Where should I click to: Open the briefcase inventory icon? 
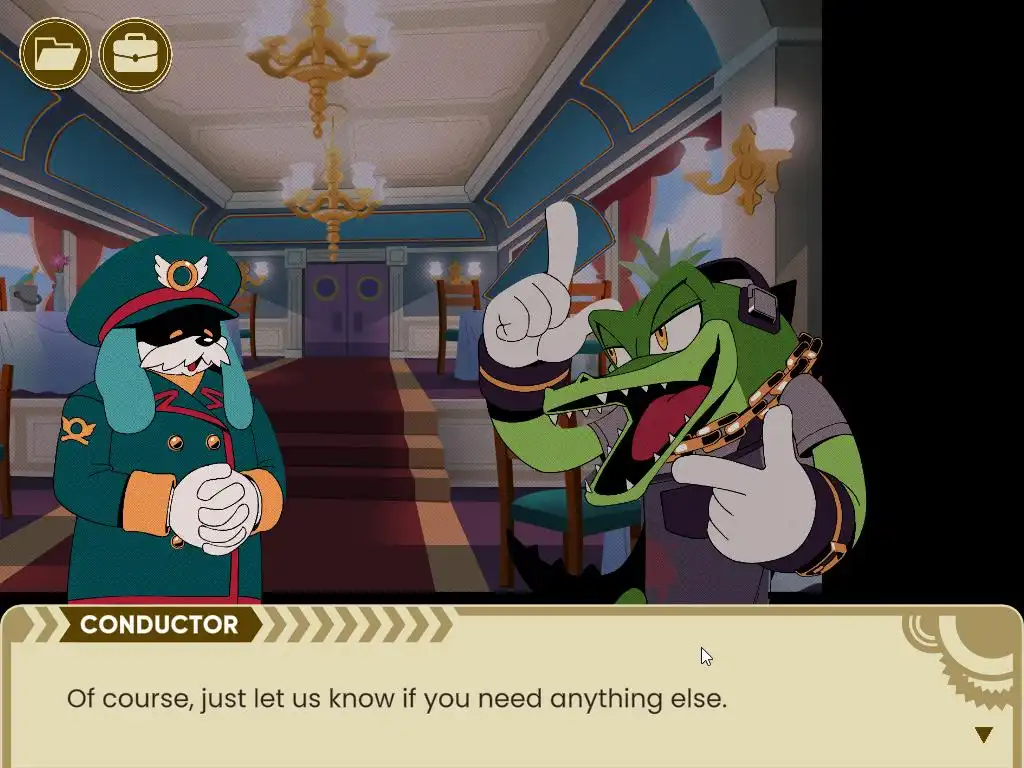[135, 54]
